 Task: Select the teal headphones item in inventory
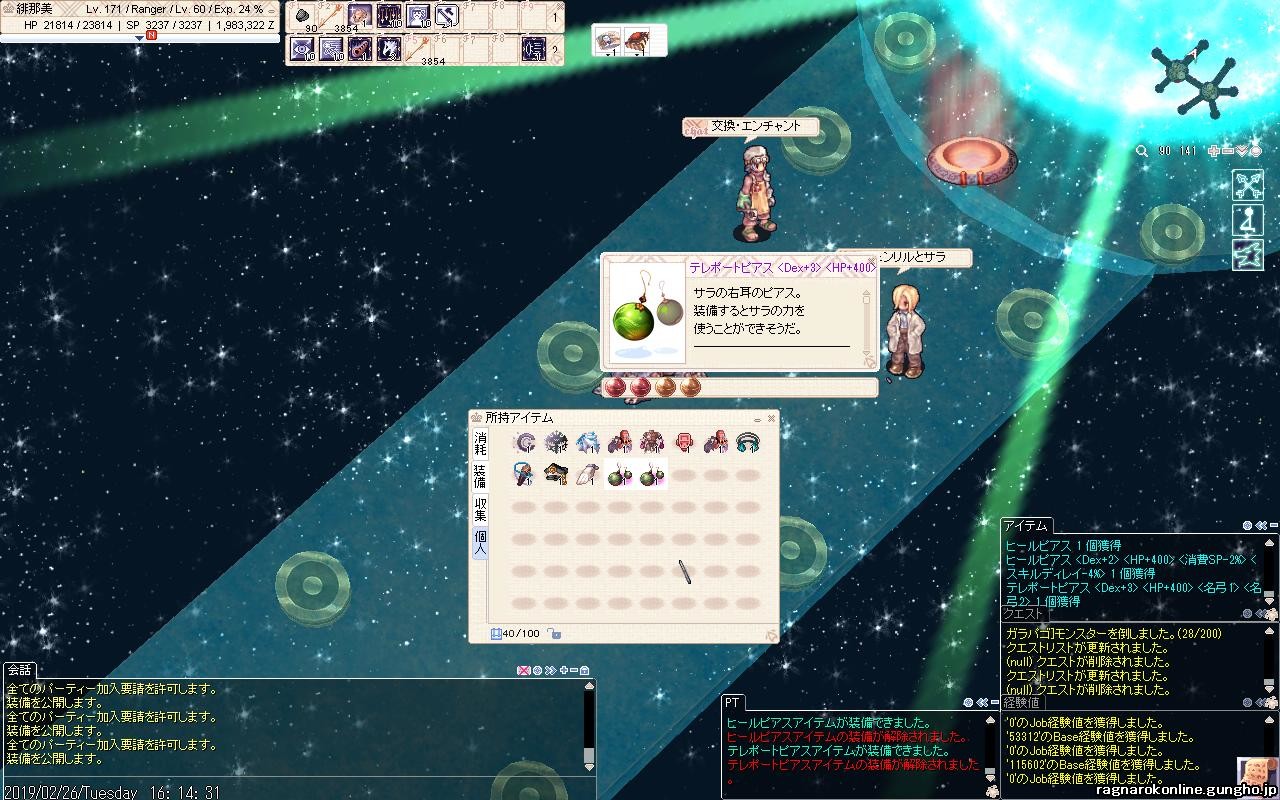coord(748,443)
